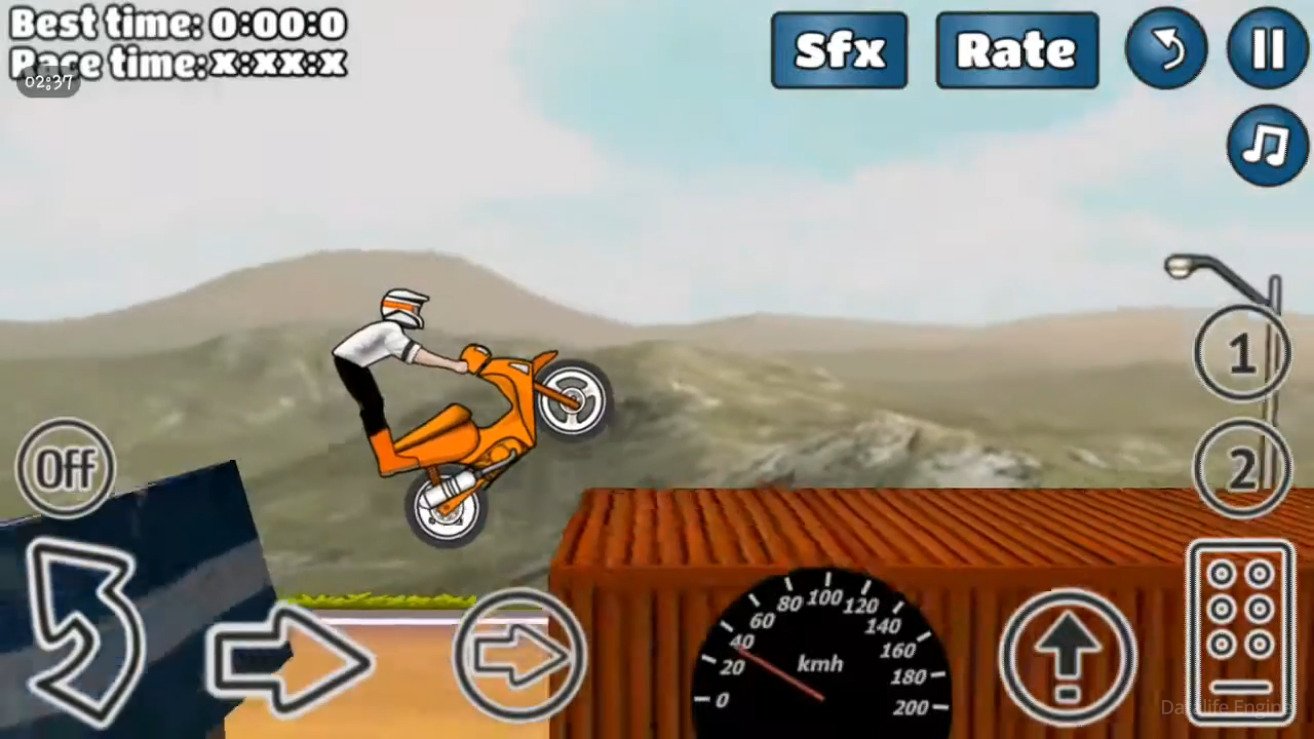1314x739 pixels.
Task: Click the restart level icon
Action: click(1166, 49)
